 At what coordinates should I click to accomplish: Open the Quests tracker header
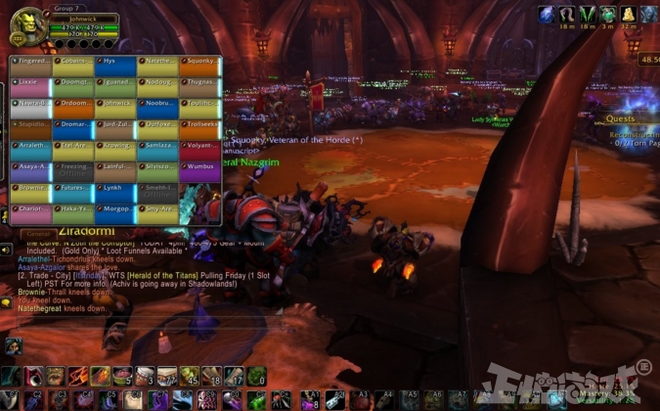click(x=620, y=118)
